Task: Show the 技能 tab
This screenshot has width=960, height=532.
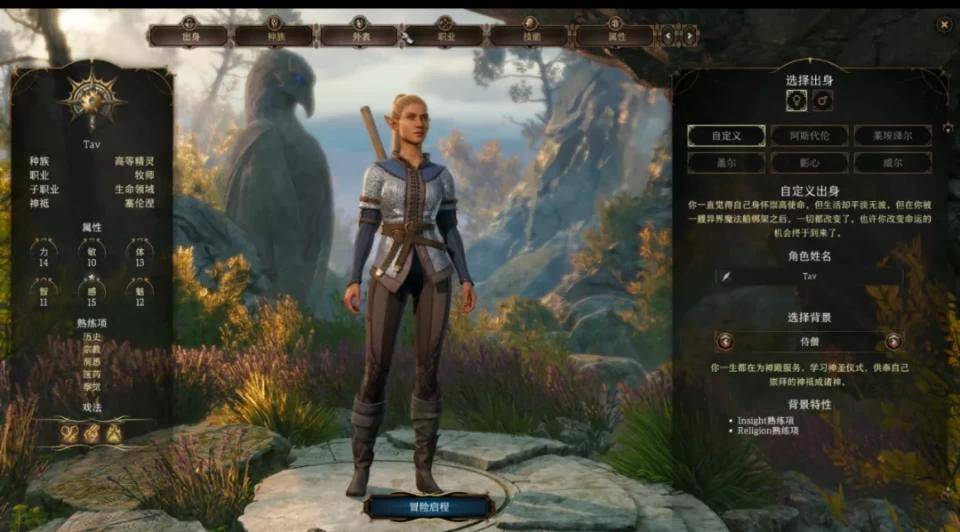Action: (x=529, y=36)
